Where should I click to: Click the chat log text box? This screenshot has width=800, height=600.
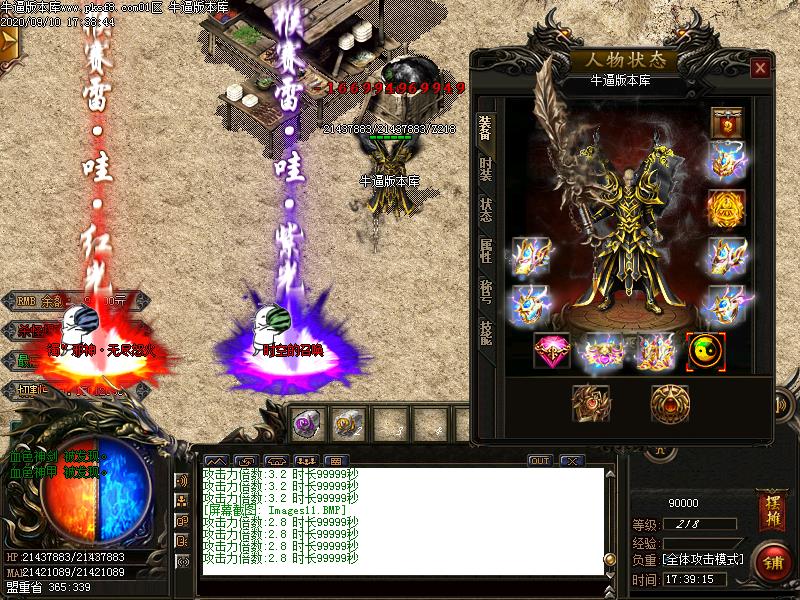point(400,521)
